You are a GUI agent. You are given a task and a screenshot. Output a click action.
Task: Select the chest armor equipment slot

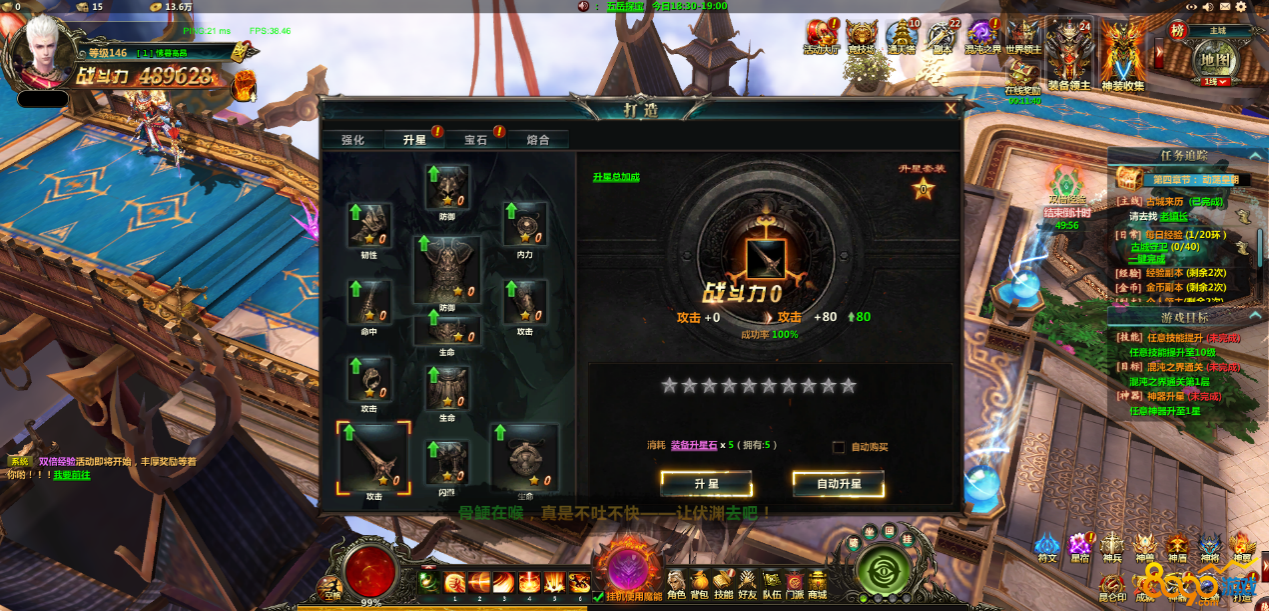[446, 268]
